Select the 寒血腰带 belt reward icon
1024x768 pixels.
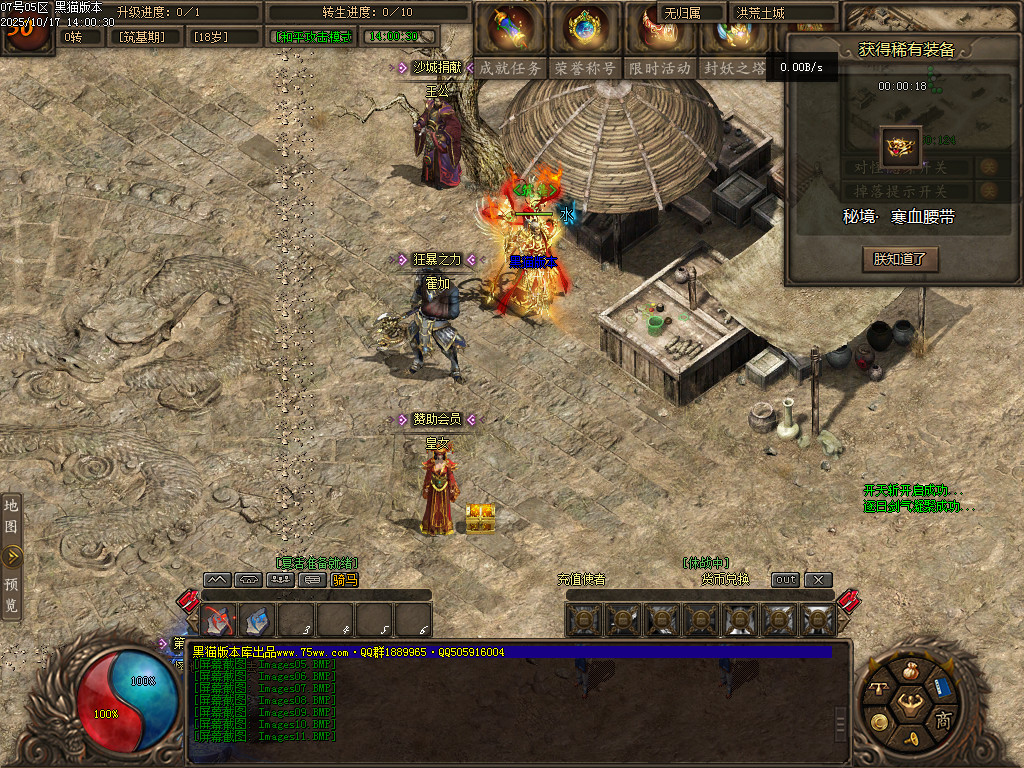click(x=900, y=146)
